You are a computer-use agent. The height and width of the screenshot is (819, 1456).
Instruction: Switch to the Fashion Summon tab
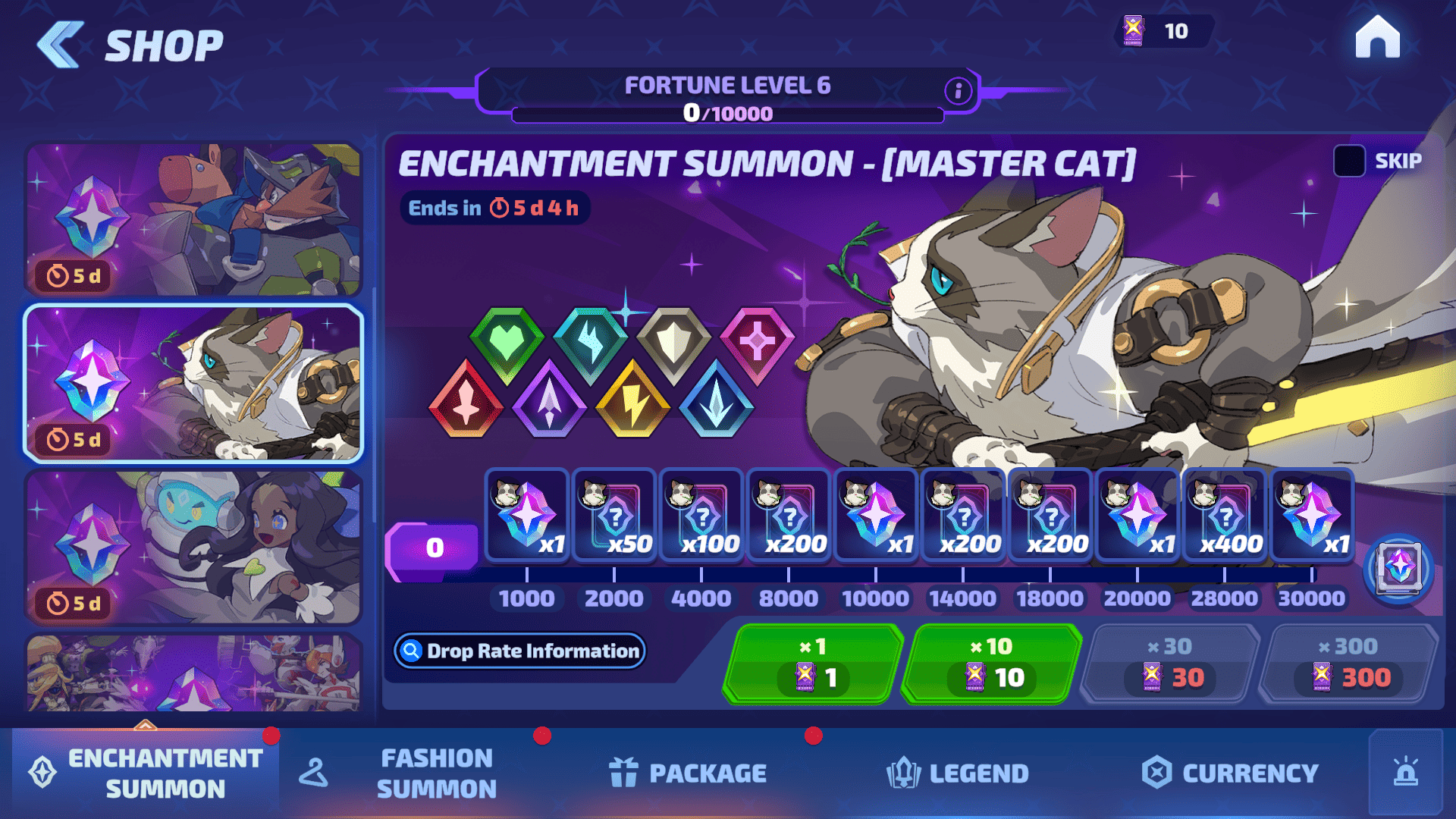click(436, 773)
